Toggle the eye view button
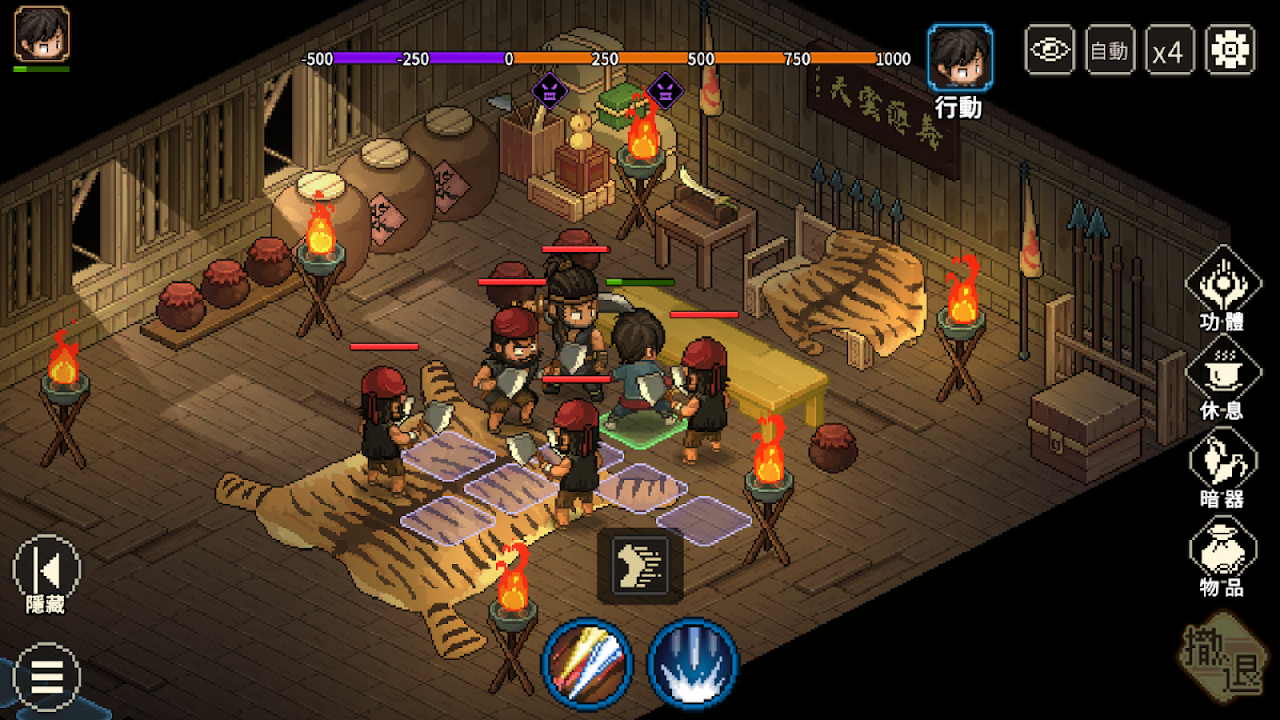 click(x=1050, y=50)
